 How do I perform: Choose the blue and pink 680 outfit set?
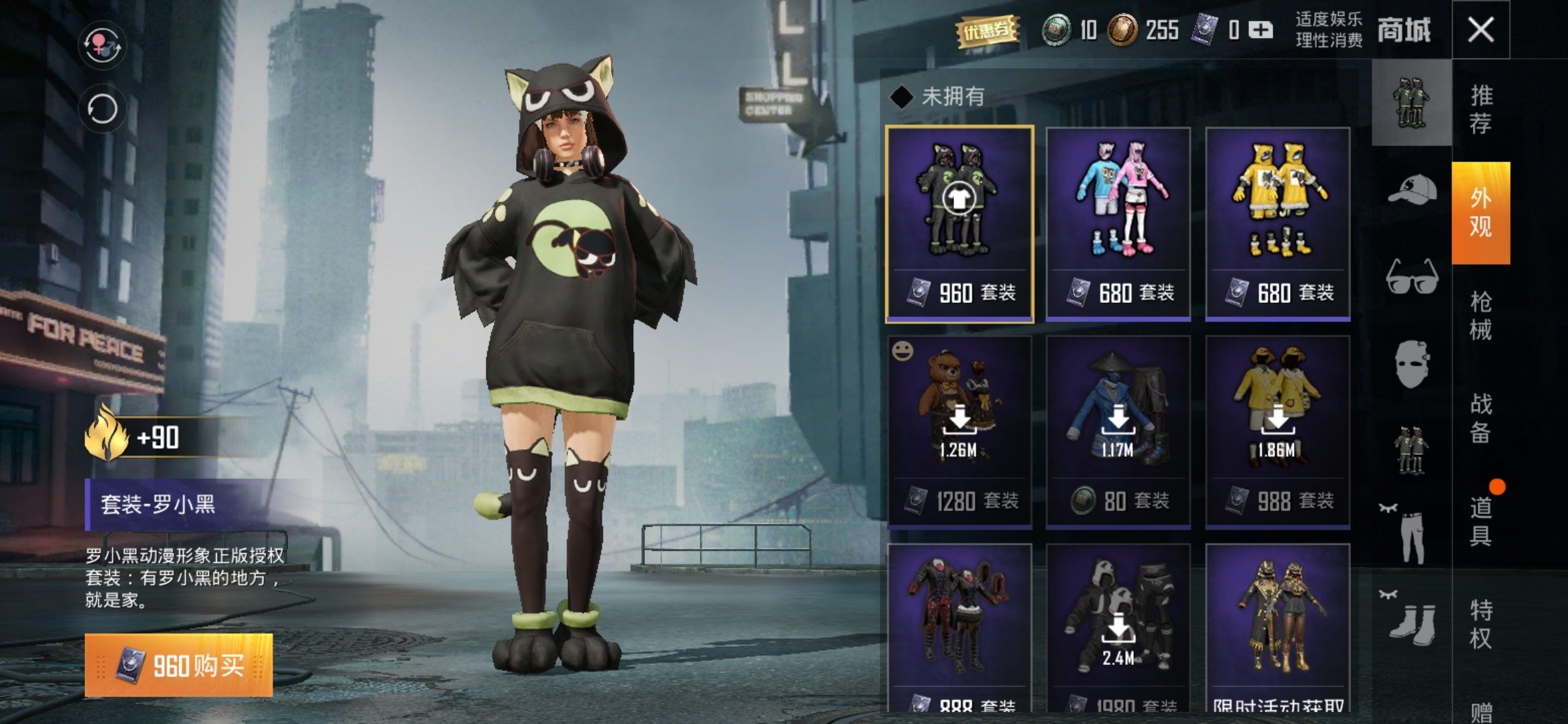click(1118, 224)
